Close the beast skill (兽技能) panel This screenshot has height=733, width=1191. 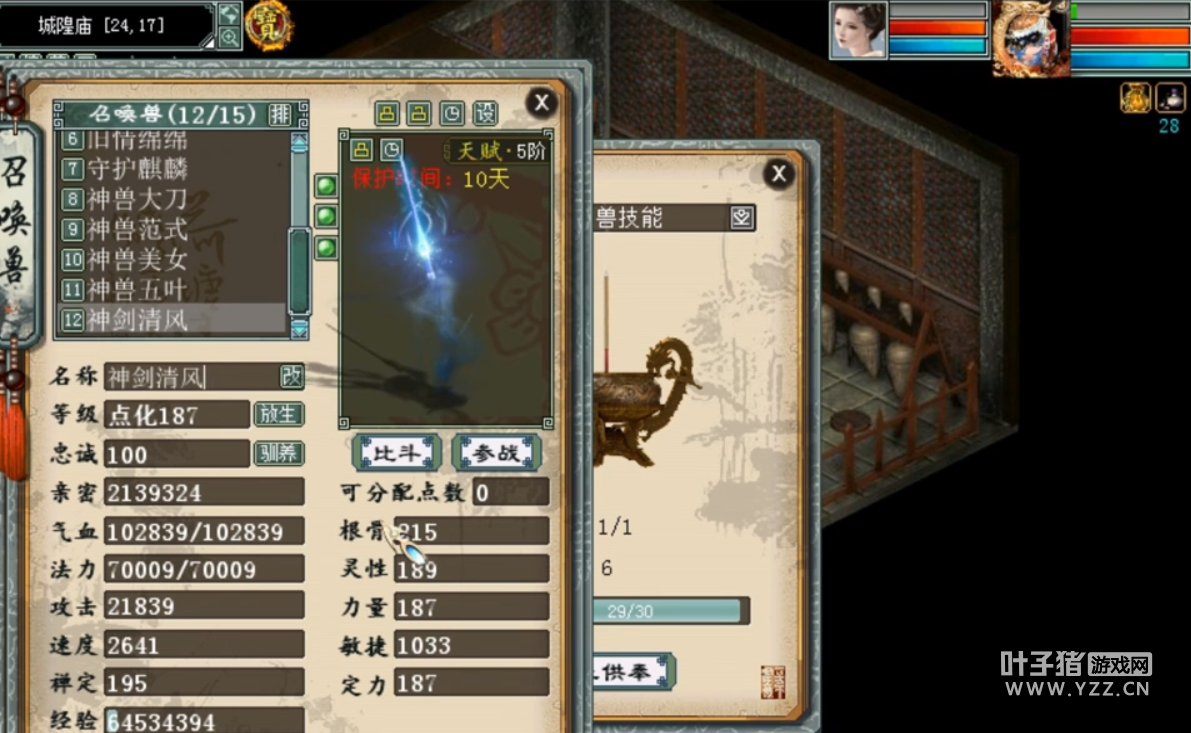click(x=778, y=174)
